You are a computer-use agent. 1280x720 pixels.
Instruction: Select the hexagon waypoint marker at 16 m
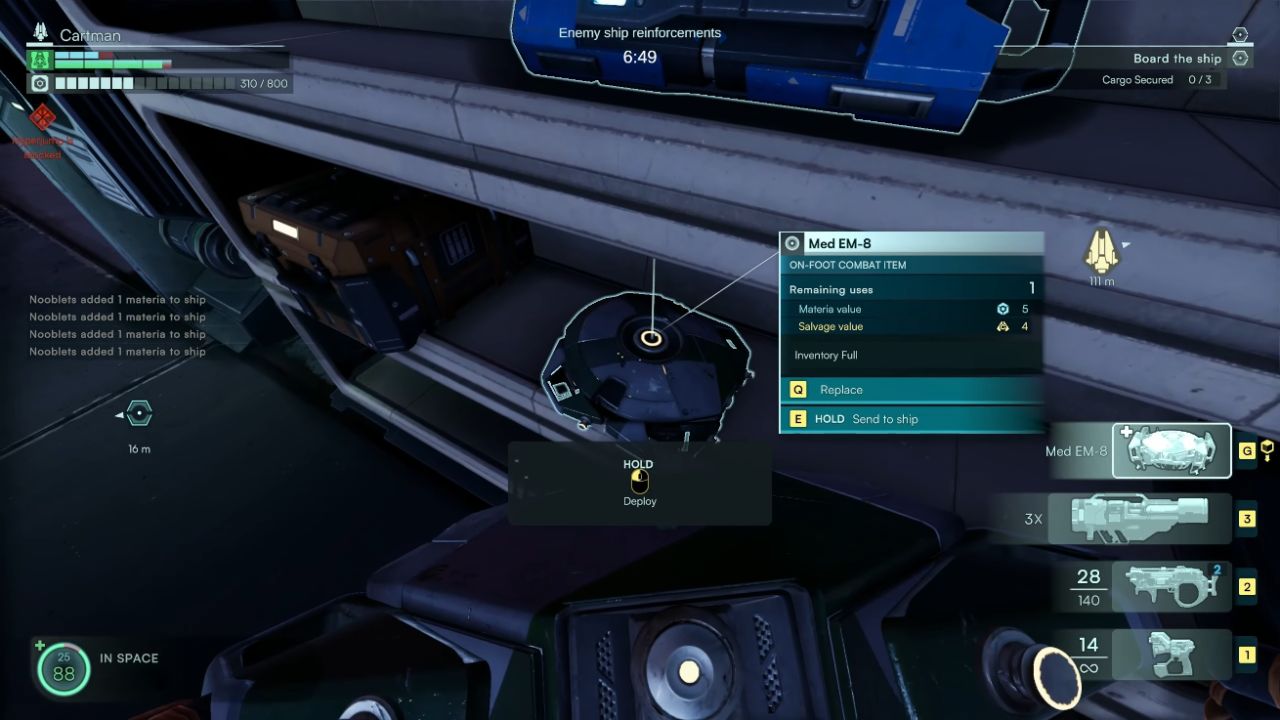click(x=140, y=413)
